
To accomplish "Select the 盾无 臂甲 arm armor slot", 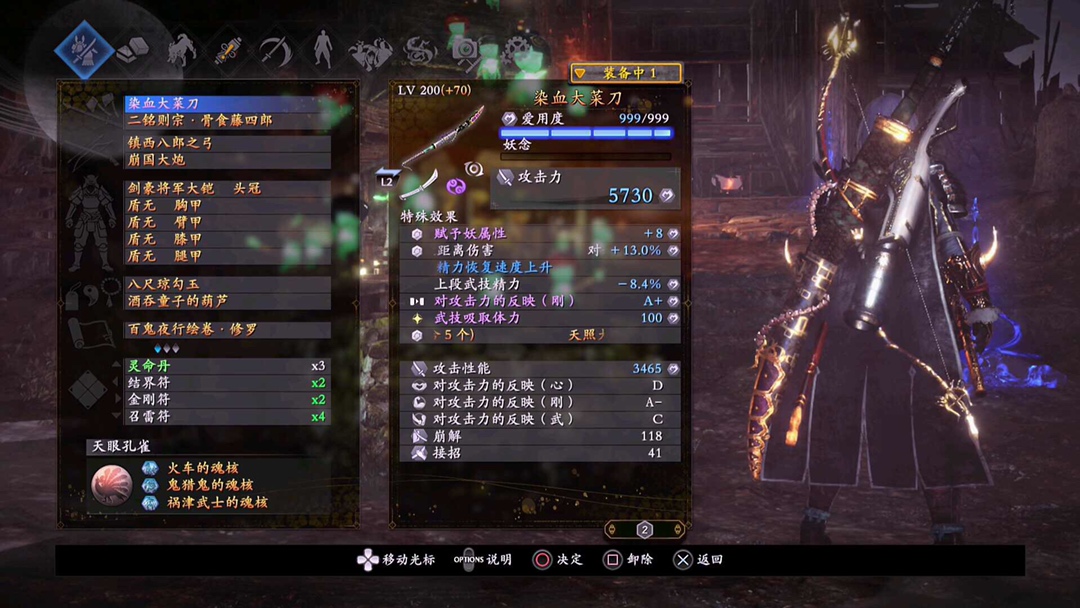I will [227, 222].
